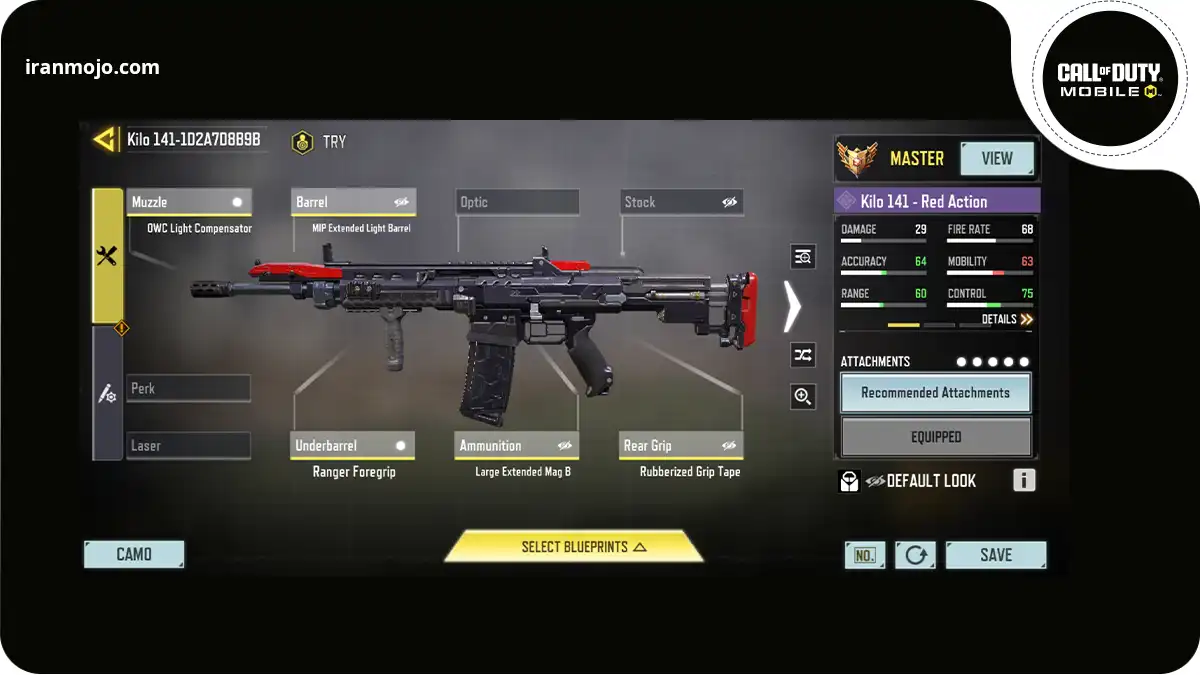This screenshot has width=1200, height=675.
Task: Select the Ammunition attachment slot
Action: (517, 446)
